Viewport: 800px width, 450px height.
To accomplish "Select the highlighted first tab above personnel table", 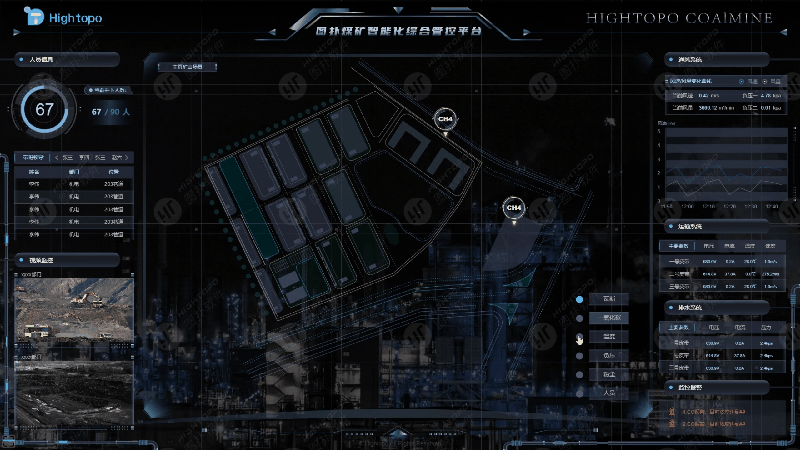I will [32, 157].
